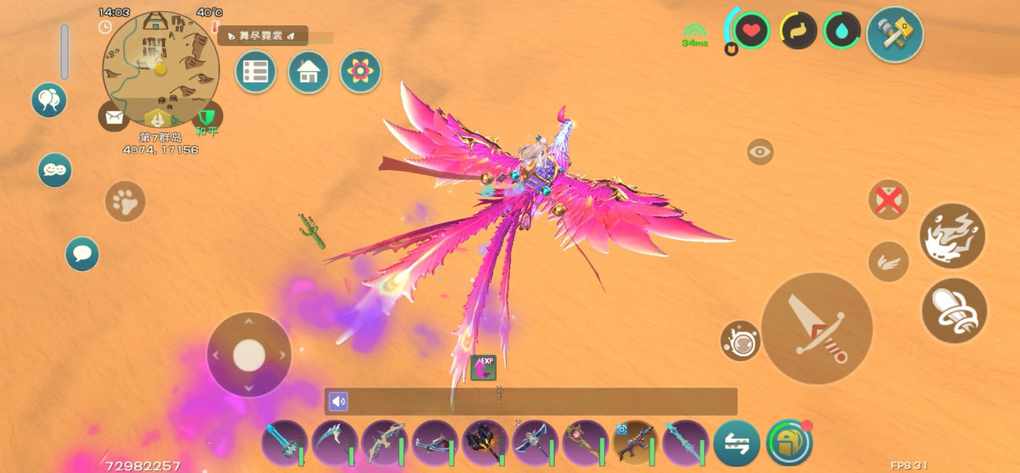Select the rifle hotbar slot
The image size is (1020, 473).
(x=635, y=441)
